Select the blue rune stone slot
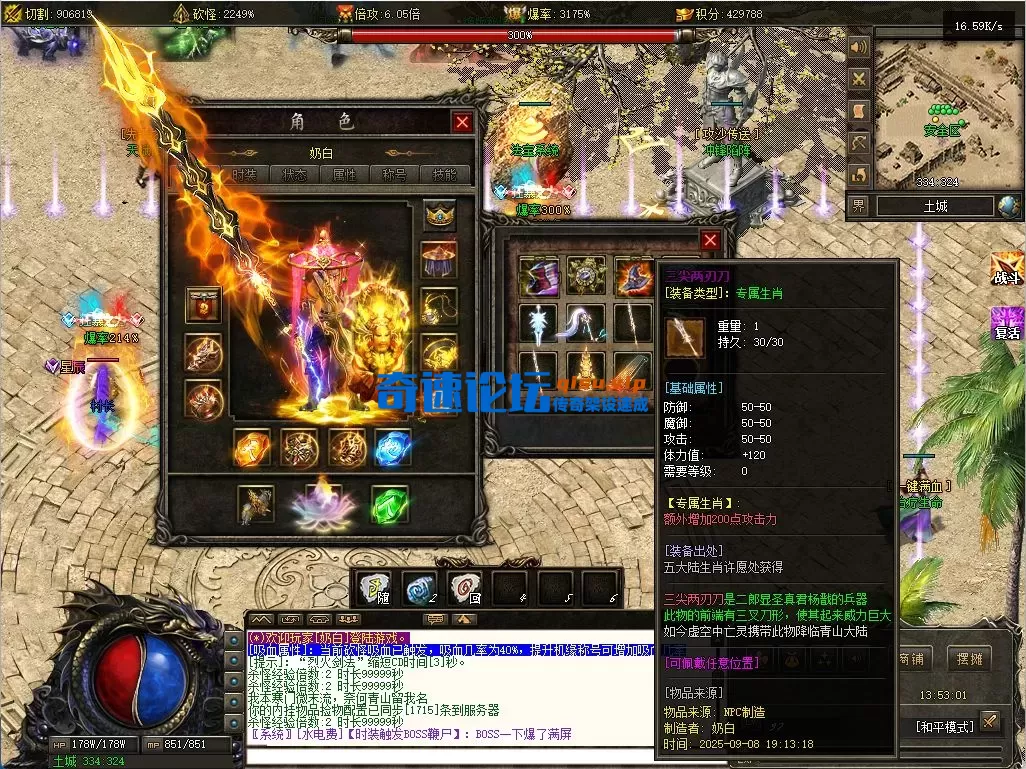 click(393, 448)
